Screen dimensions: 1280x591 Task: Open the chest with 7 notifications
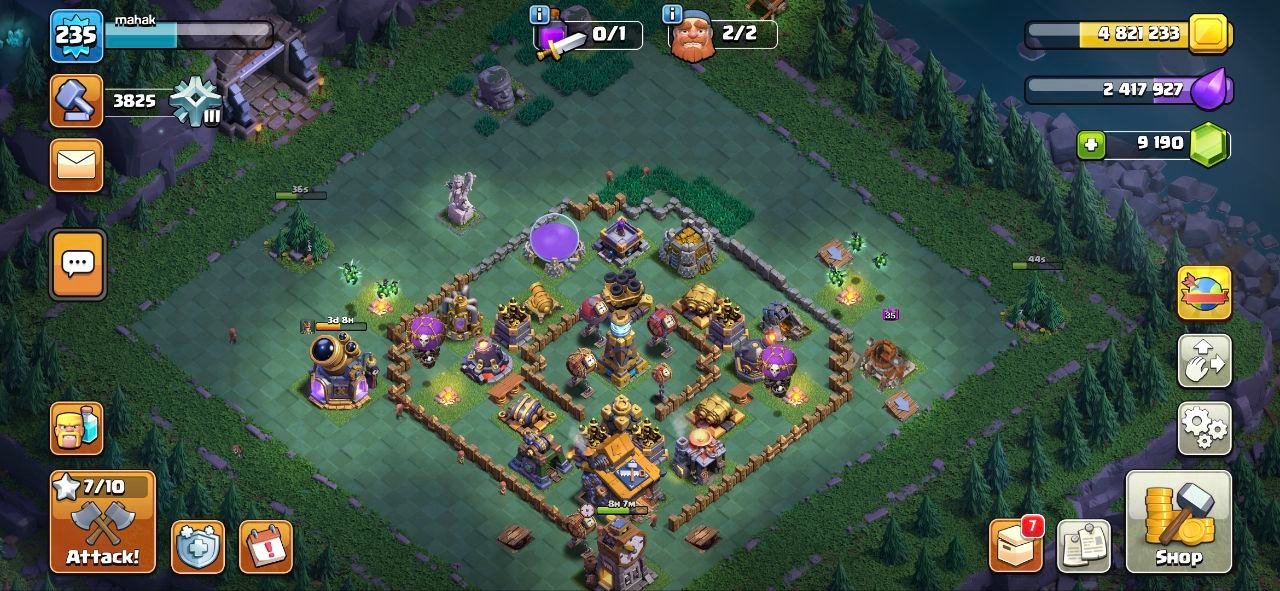[x=1015, y=546]
